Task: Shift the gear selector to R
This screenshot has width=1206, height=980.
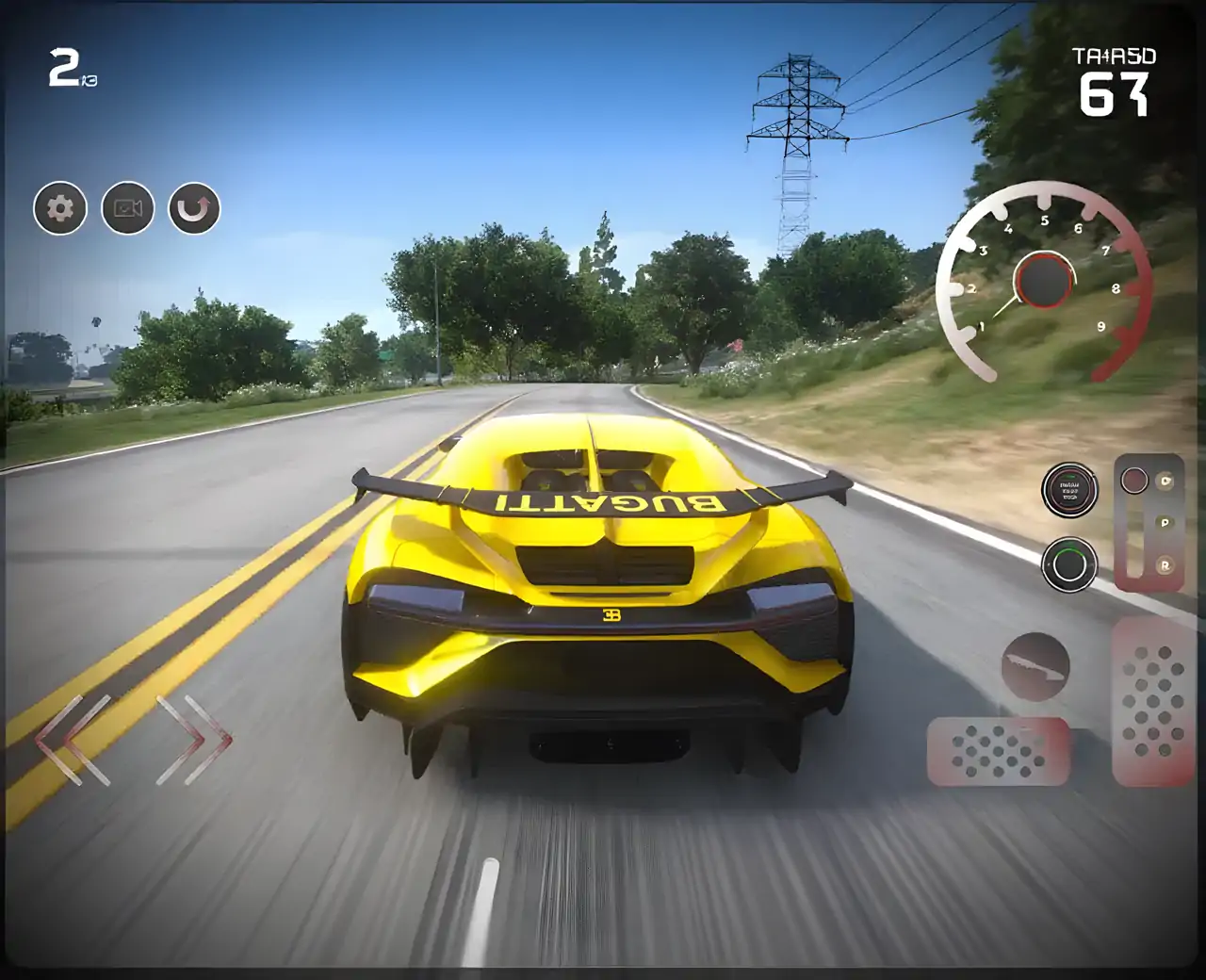Action: tap(1165, 565)
